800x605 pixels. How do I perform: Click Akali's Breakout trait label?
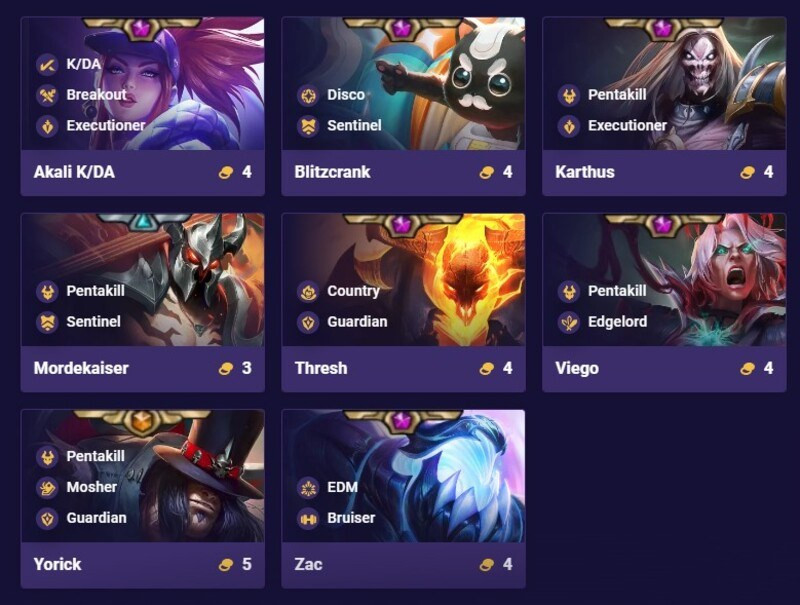[x=96, y=95]
